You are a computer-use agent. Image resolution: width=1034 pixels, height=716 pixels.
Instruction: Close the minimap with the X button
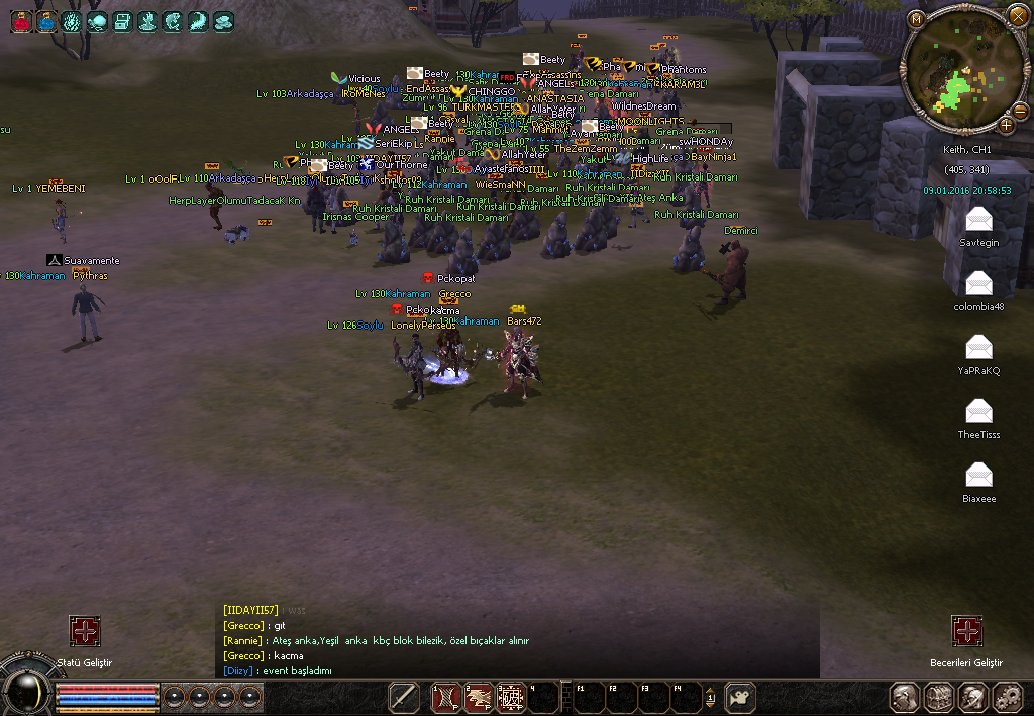[x=1020, y=16]
